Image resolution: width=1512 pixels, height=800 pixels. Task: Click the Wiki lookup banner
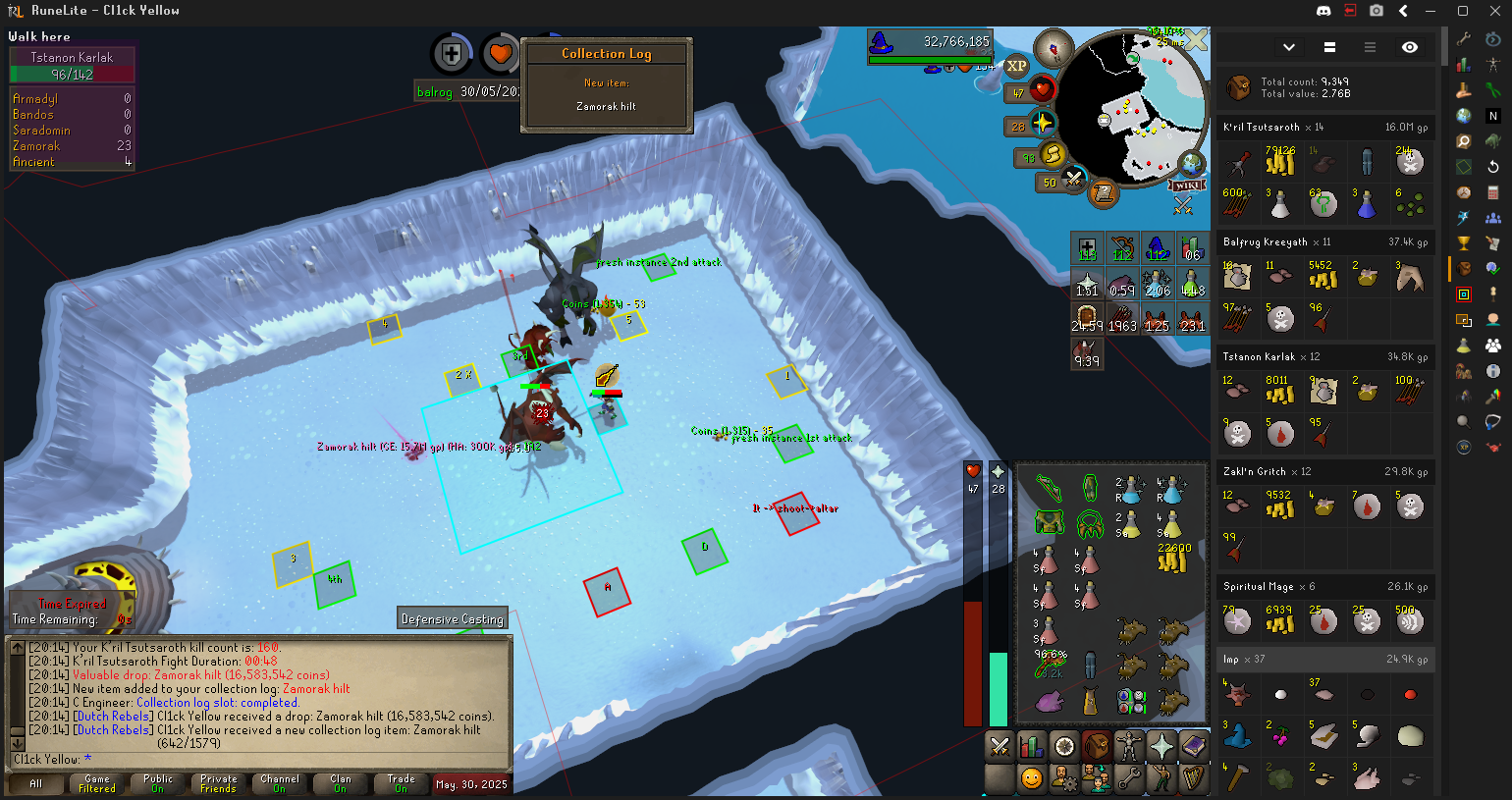1187,186
